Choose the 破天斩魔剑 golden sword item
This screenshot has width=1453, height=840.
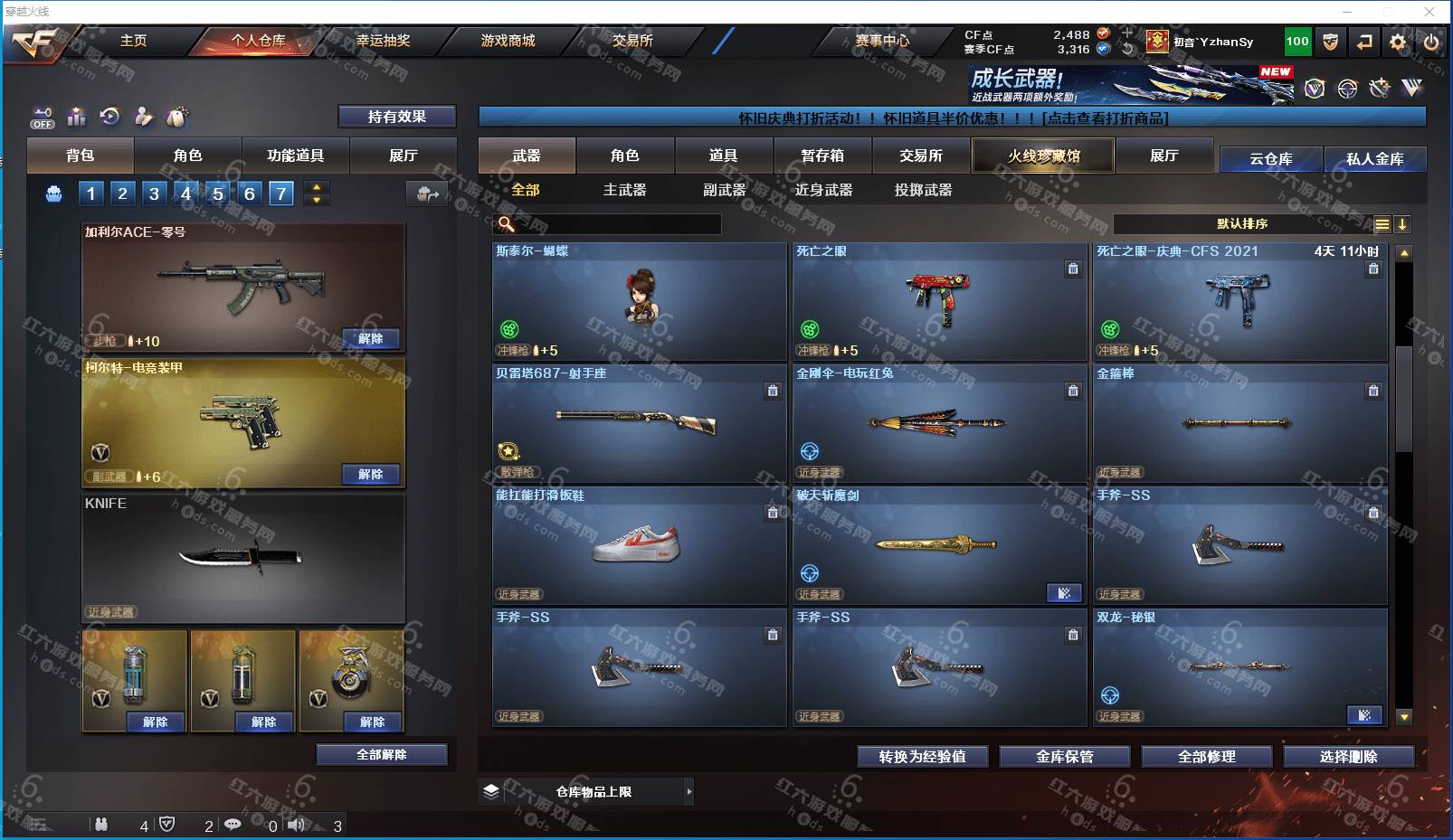tap(939, 545)
